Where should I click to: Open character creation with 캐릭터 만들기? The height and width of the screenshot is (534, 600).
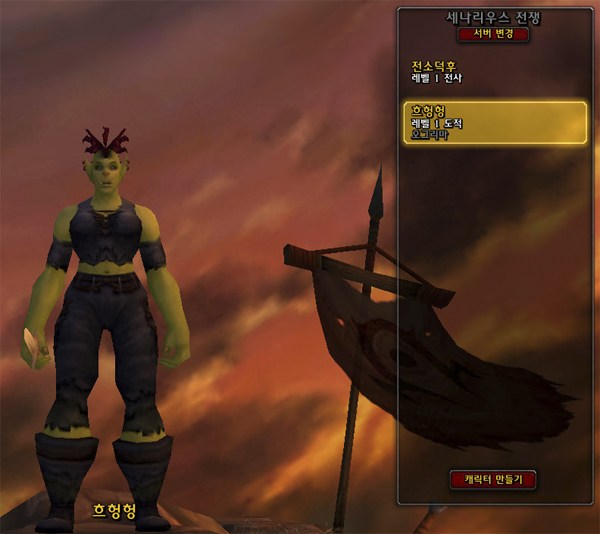pos(493,479)
